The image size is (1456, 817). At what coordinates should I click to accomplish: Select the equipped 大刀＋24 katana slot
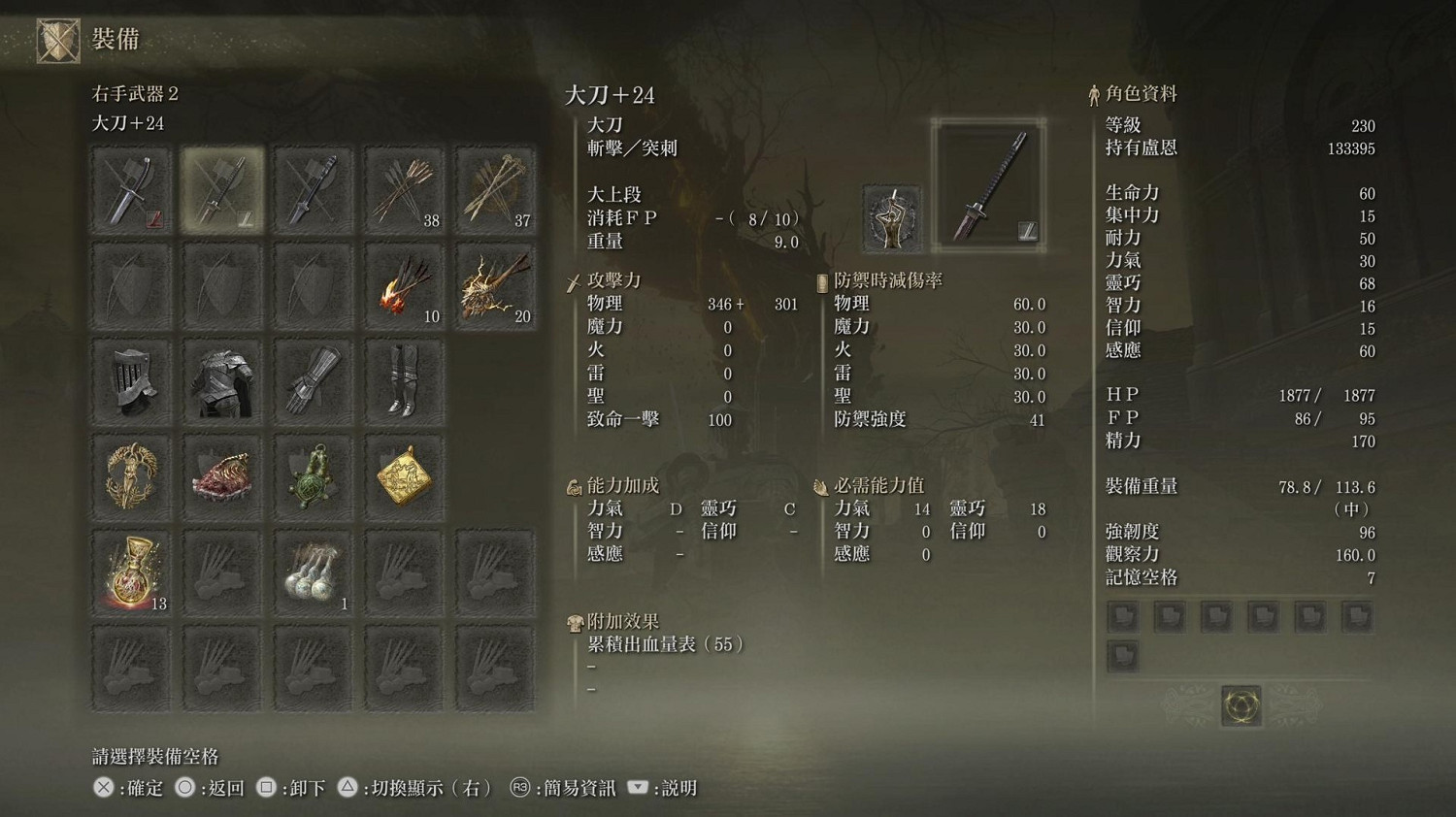222,189
